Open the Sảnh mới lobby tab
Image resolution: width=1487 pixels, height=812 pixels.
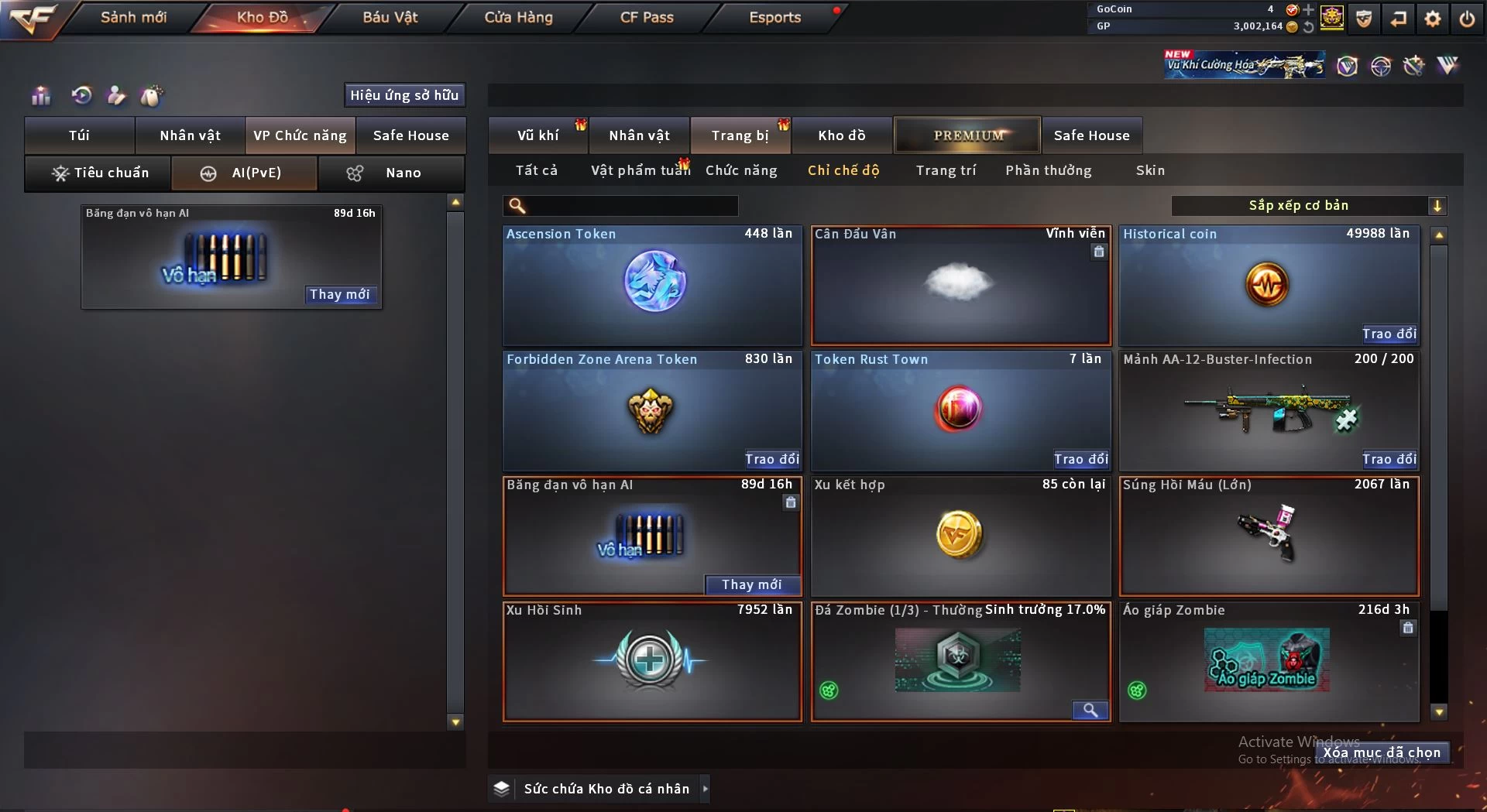(133, 17)
